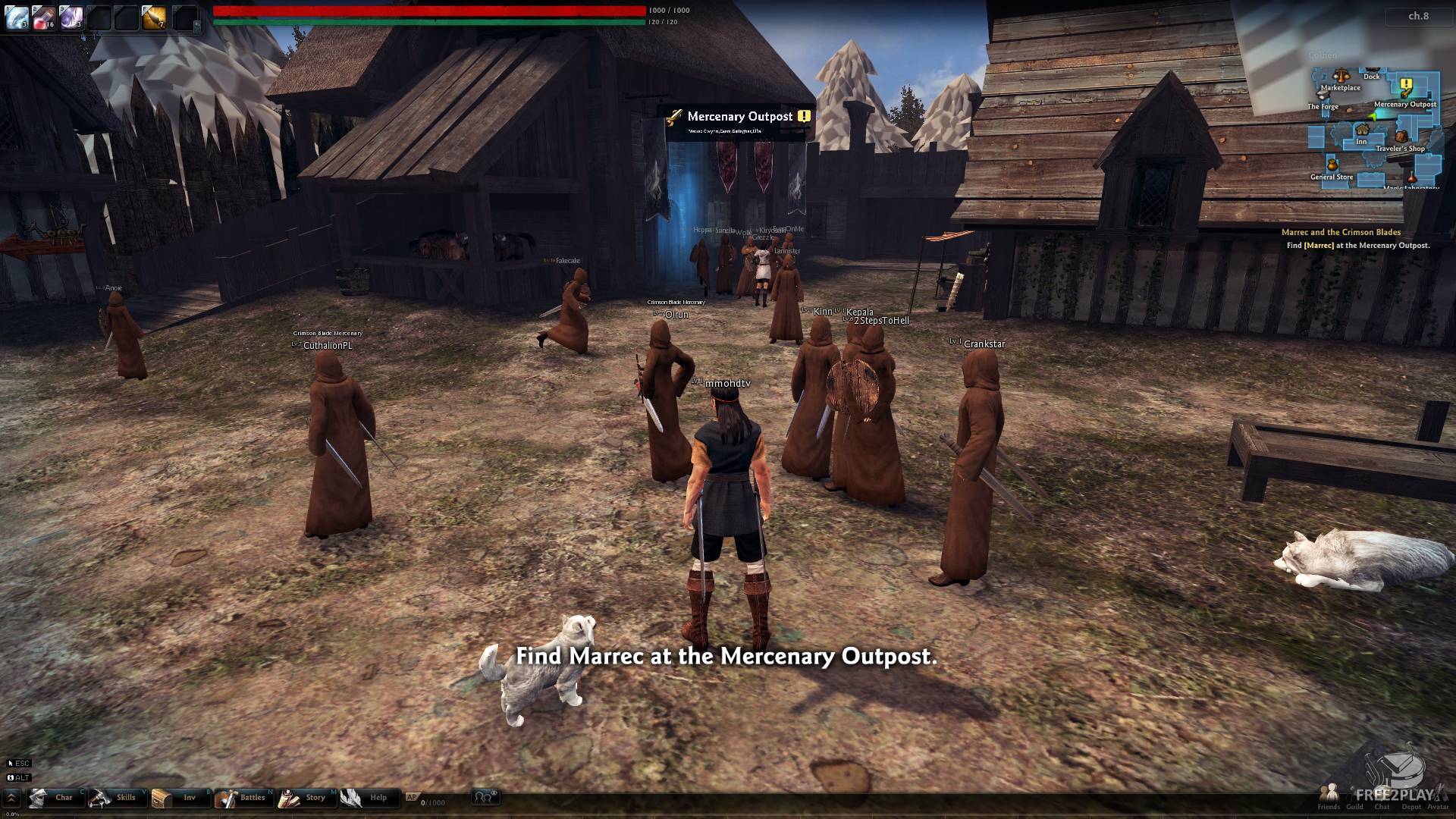Click the Marketplace scales icon on minimap
Image resolution: width=1456 pixels, height=819 pixels.
(1341, 77)
